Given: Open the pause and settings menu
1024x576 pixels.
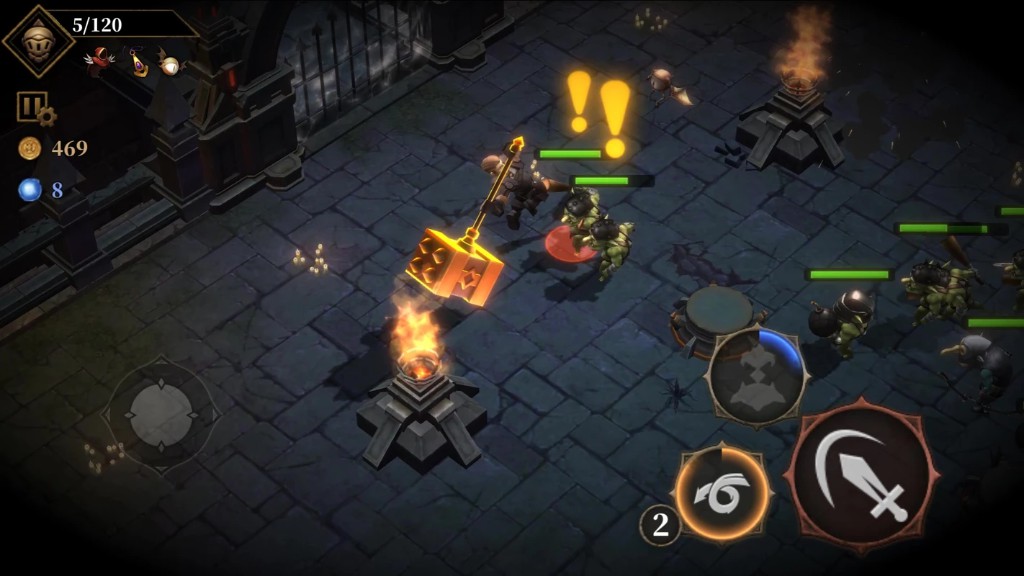Looking at the screenshot, I should pyautogui.click(x=33, y=107).
